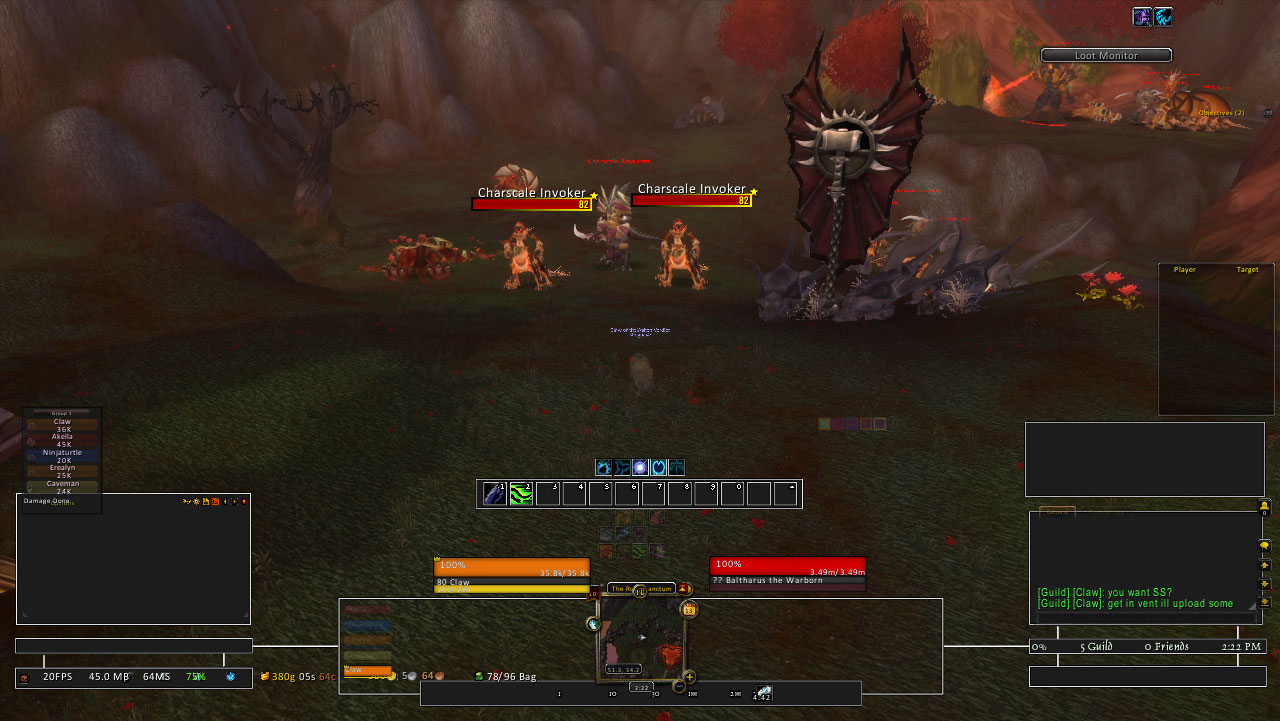
Task: Close the Damage Done meter window
Action: 244,501
